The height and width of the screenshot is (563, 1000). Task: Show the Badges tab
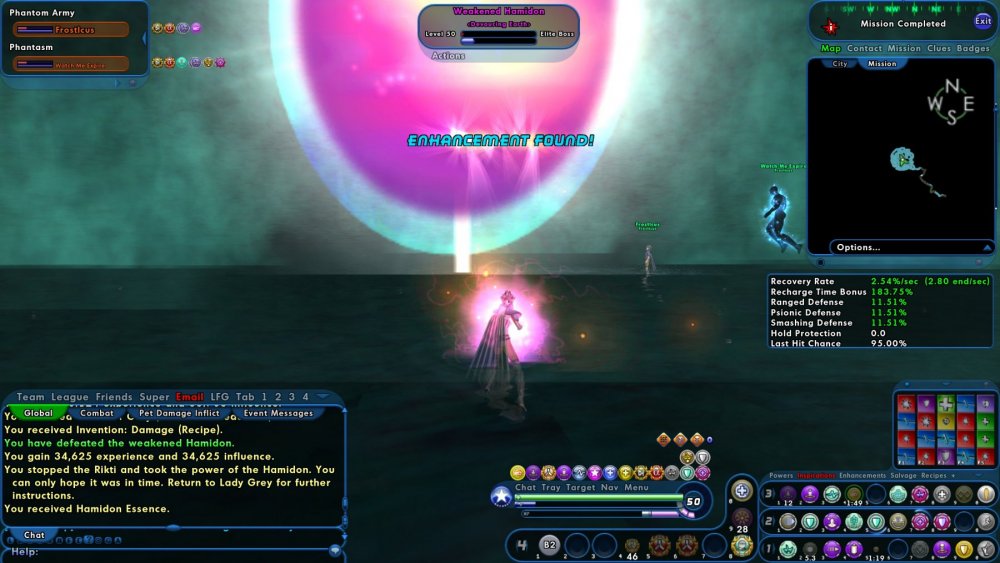click(973, 48)
